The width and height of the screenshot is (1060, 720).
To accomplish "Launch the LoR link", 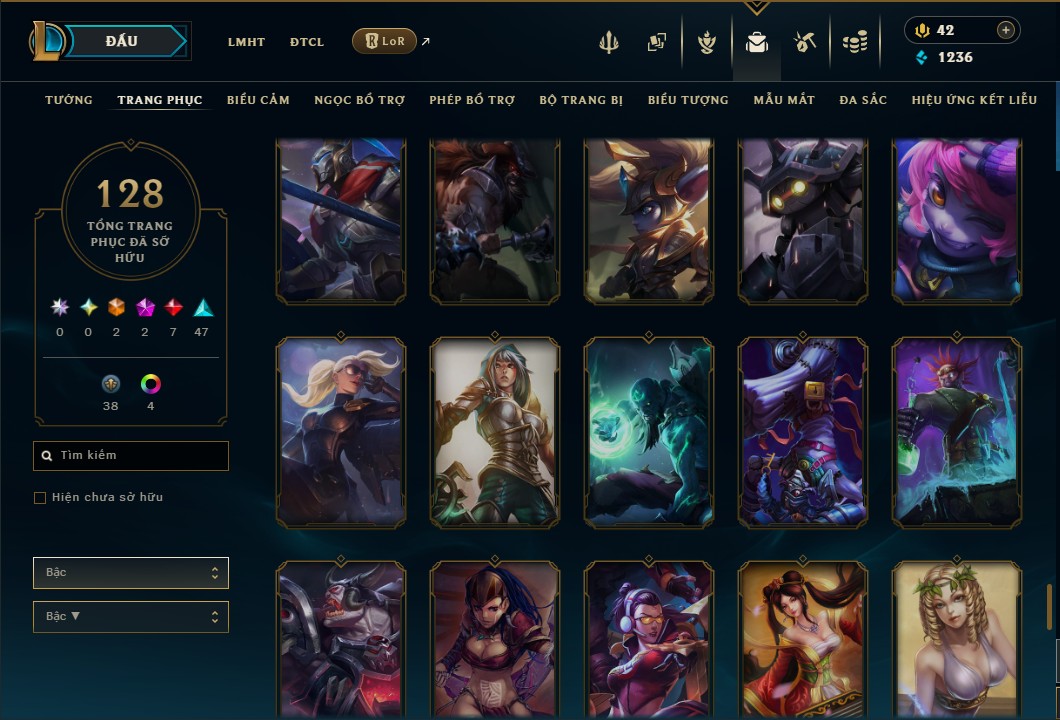I will click(385, 41).
